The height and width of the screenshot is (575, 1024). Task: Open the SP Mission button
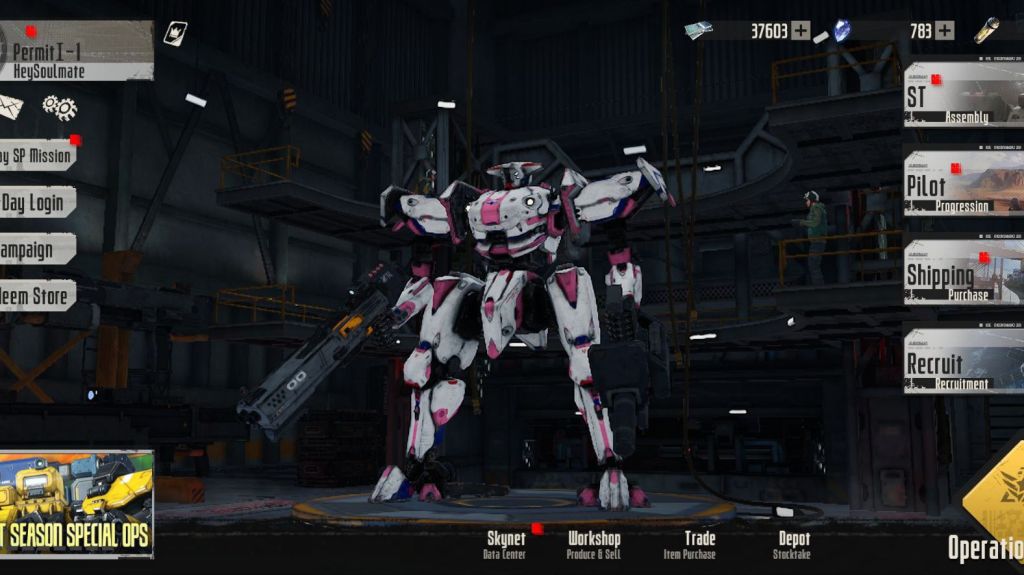[x=37, y=156]
